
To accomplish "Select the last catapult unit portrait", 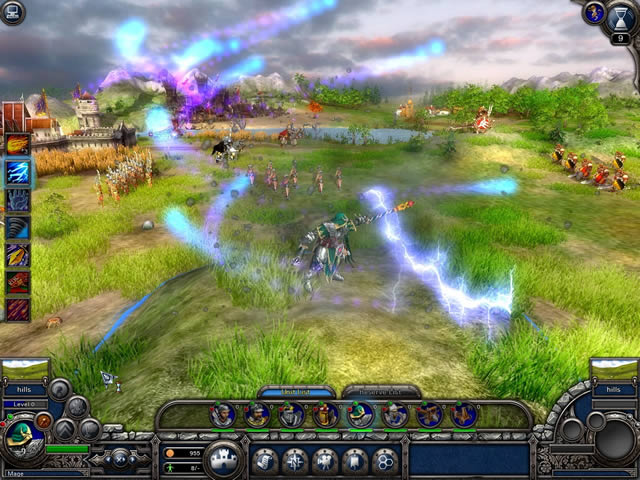I will 463,414.
